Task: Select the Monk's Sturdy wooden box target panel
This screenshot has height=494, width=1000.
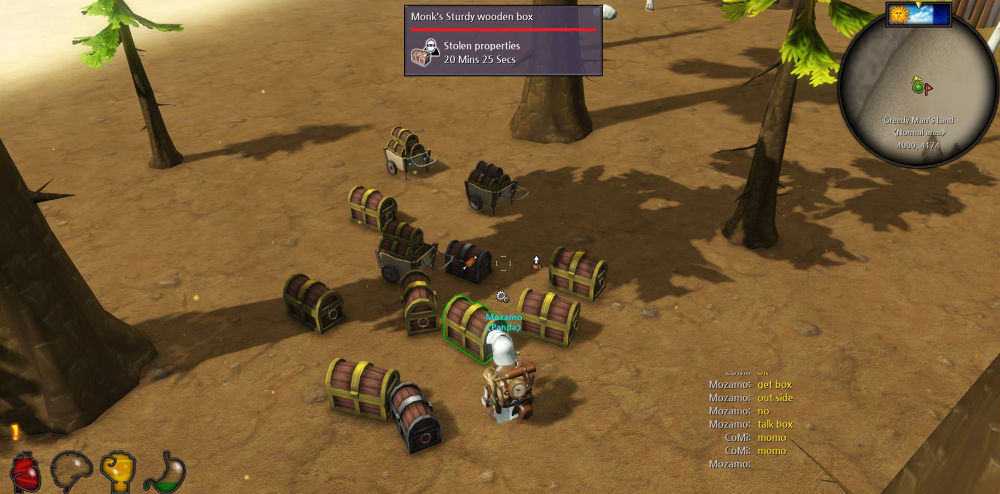Action: tap(503, 40)
